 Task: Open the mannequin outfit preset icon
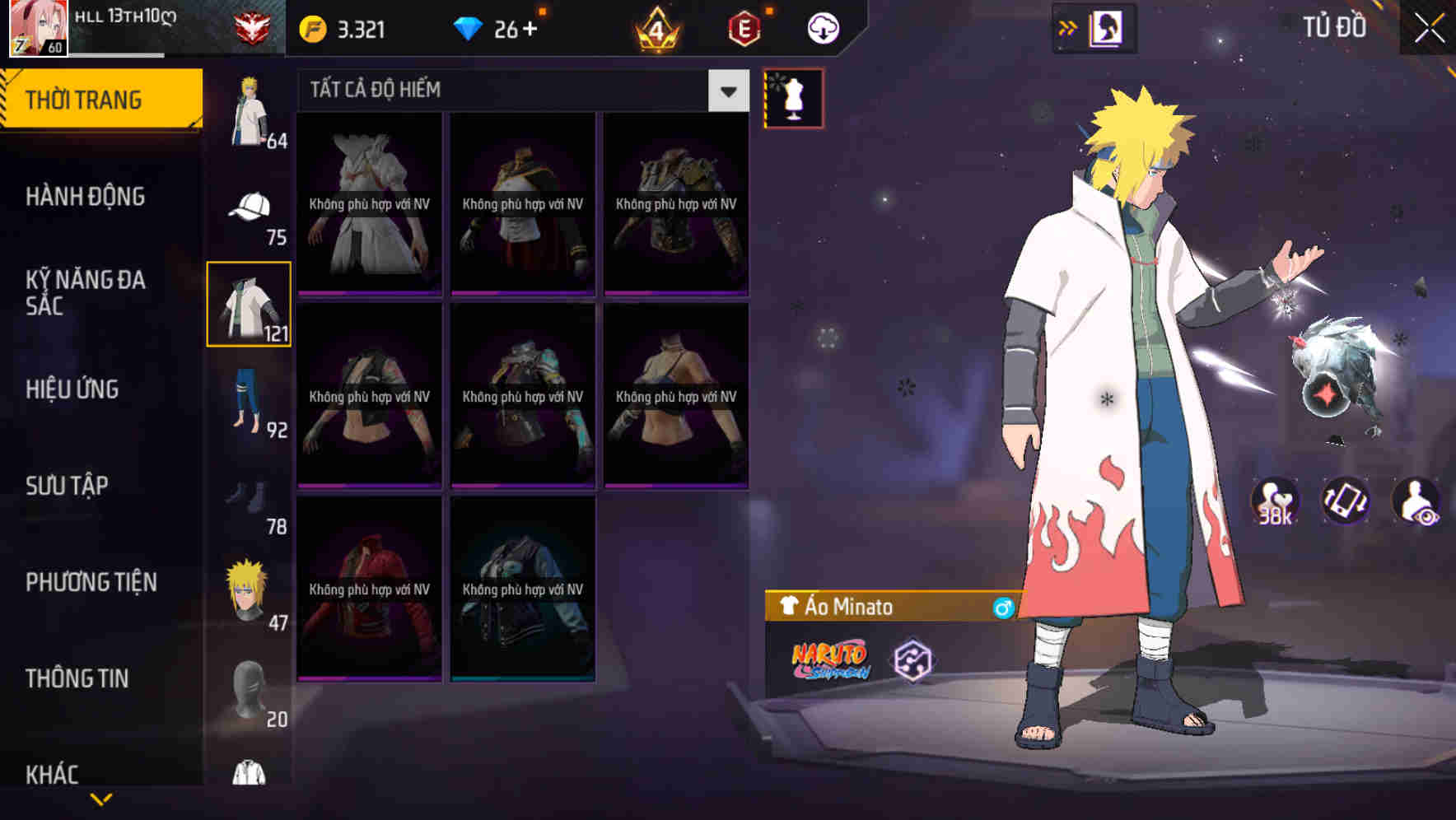pos(793,99)
